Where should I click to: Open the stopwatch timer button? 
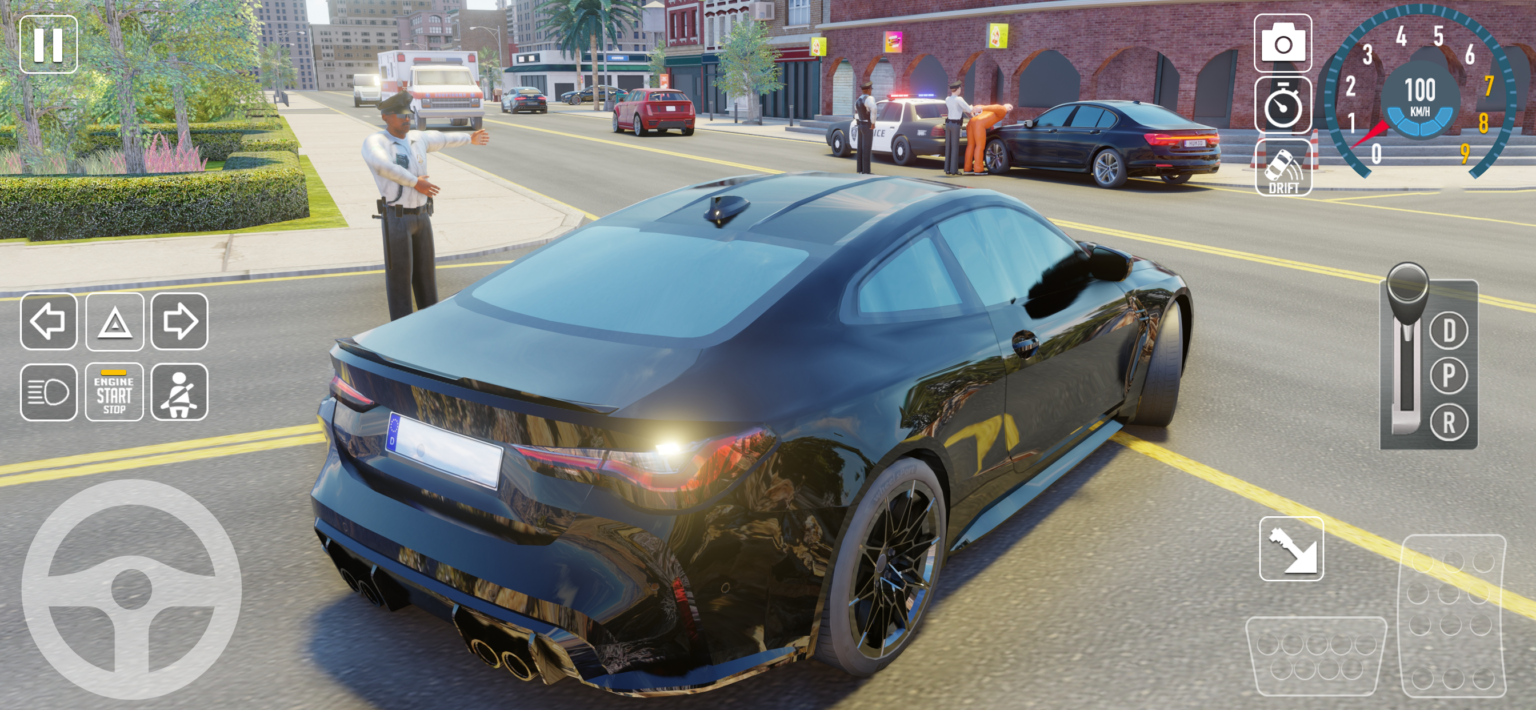tap(1283, 105)
